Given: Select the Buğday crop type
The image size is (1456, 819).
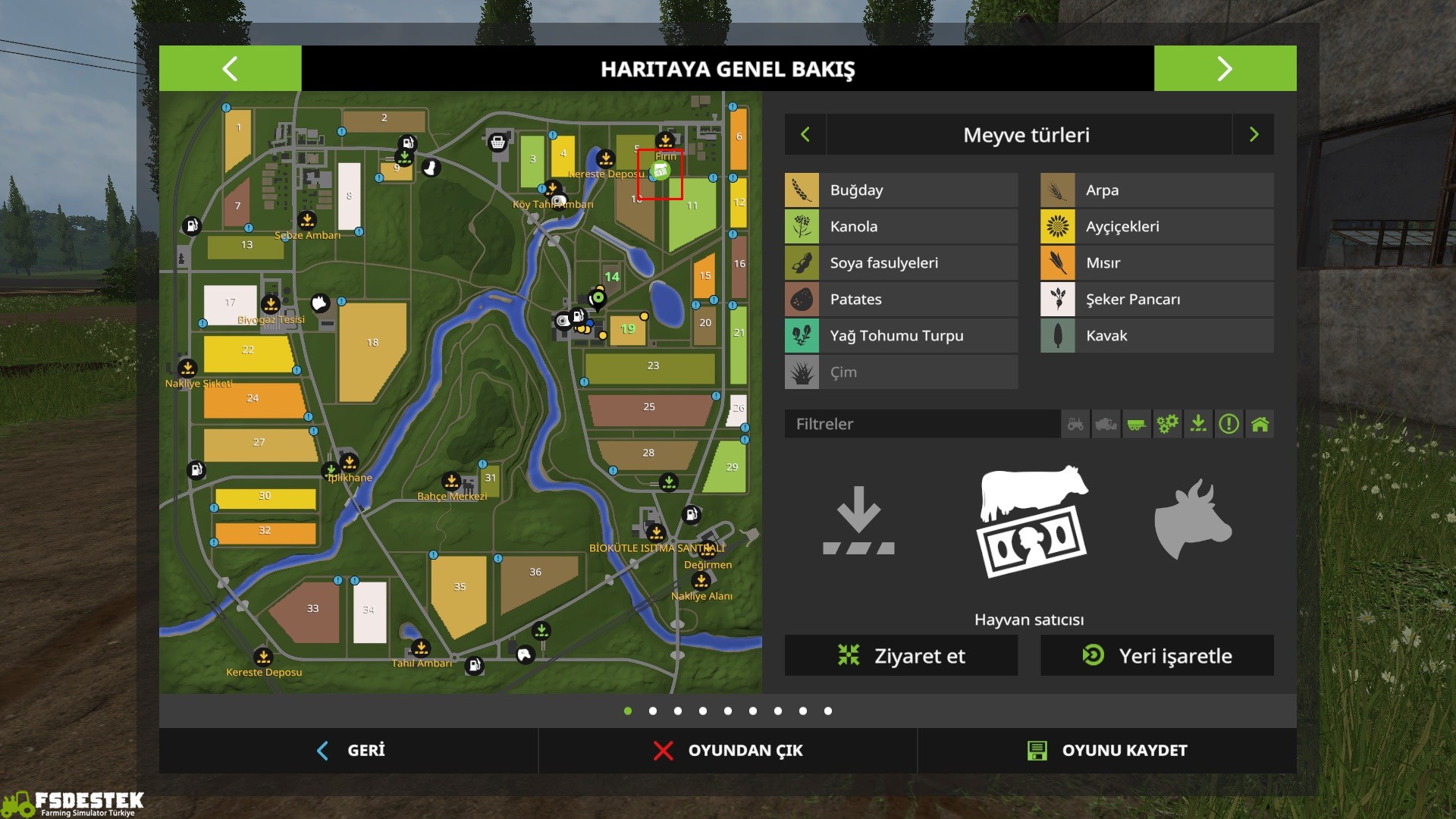Looking at the screenshot, I should click(901, 190).
